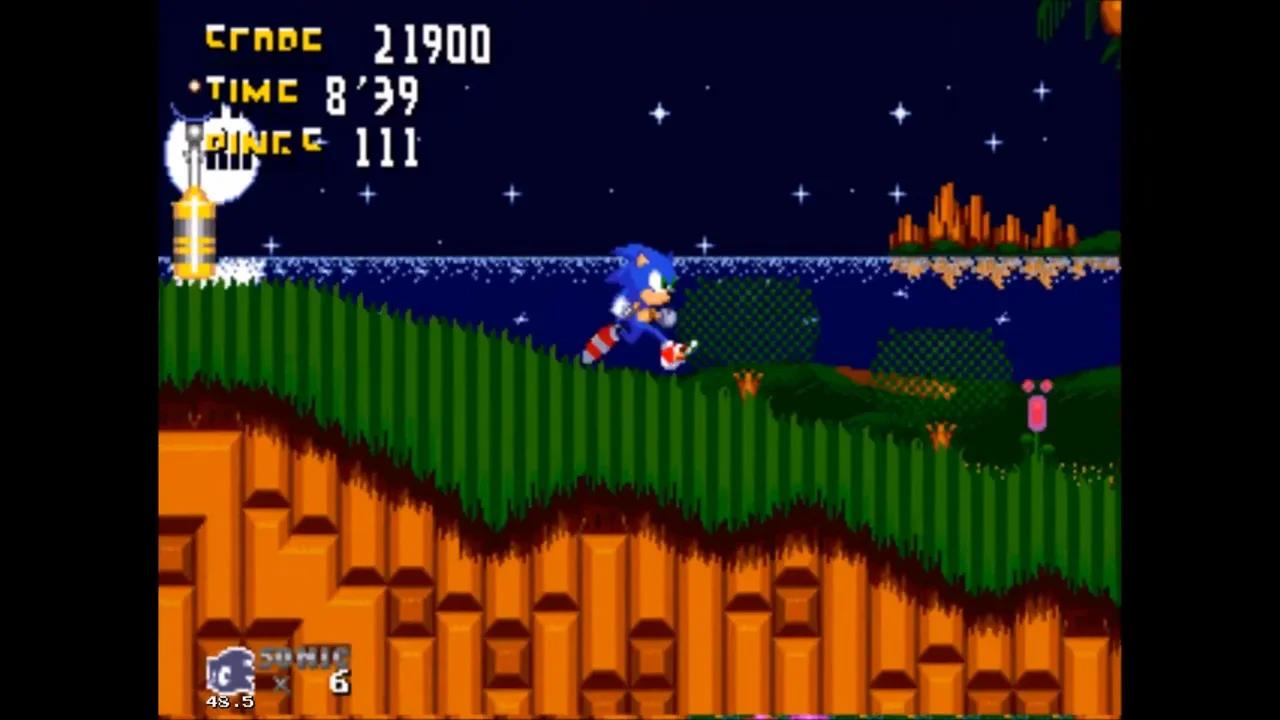
Task: Click the SCORE label in the HUD
Action: pyautogui.click(x=262, y=38)
